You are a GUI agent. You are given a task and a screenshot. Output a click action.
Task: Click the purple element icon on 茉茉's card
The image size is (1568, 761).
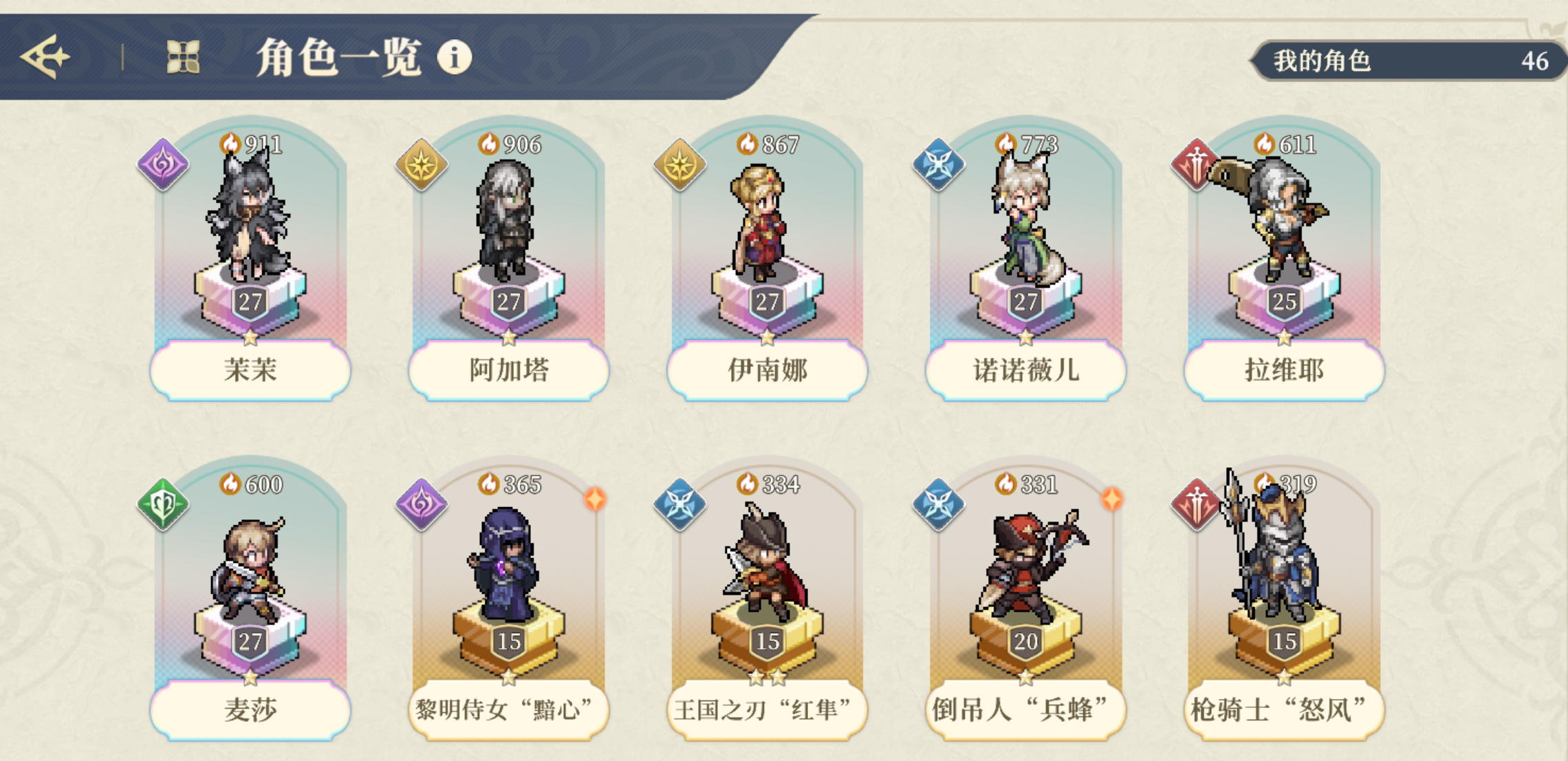(162, 164)
